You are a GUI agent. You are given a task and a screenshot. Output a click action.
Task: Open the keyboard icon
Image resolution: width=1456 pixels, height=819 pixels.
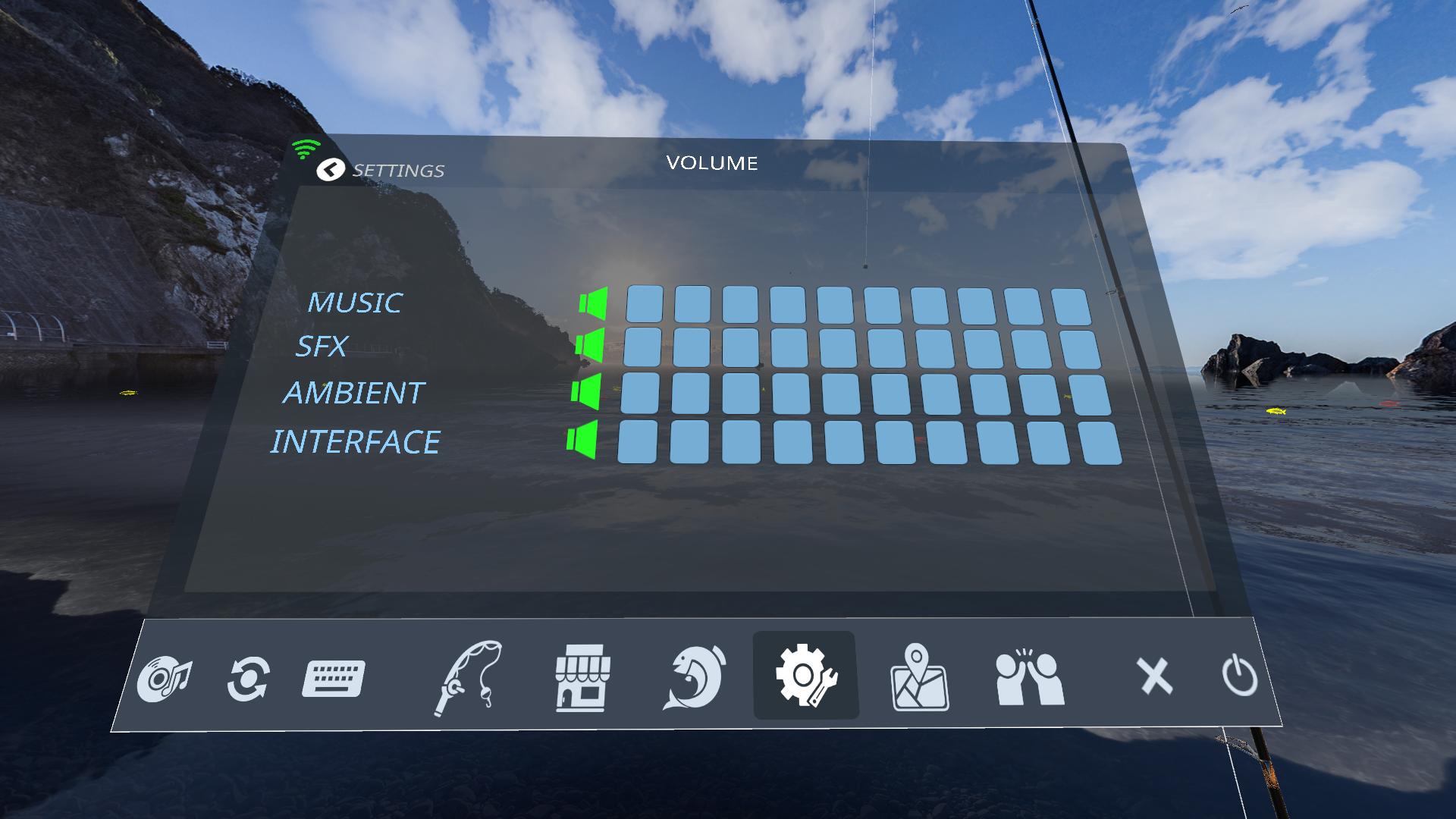pos(334,679)
